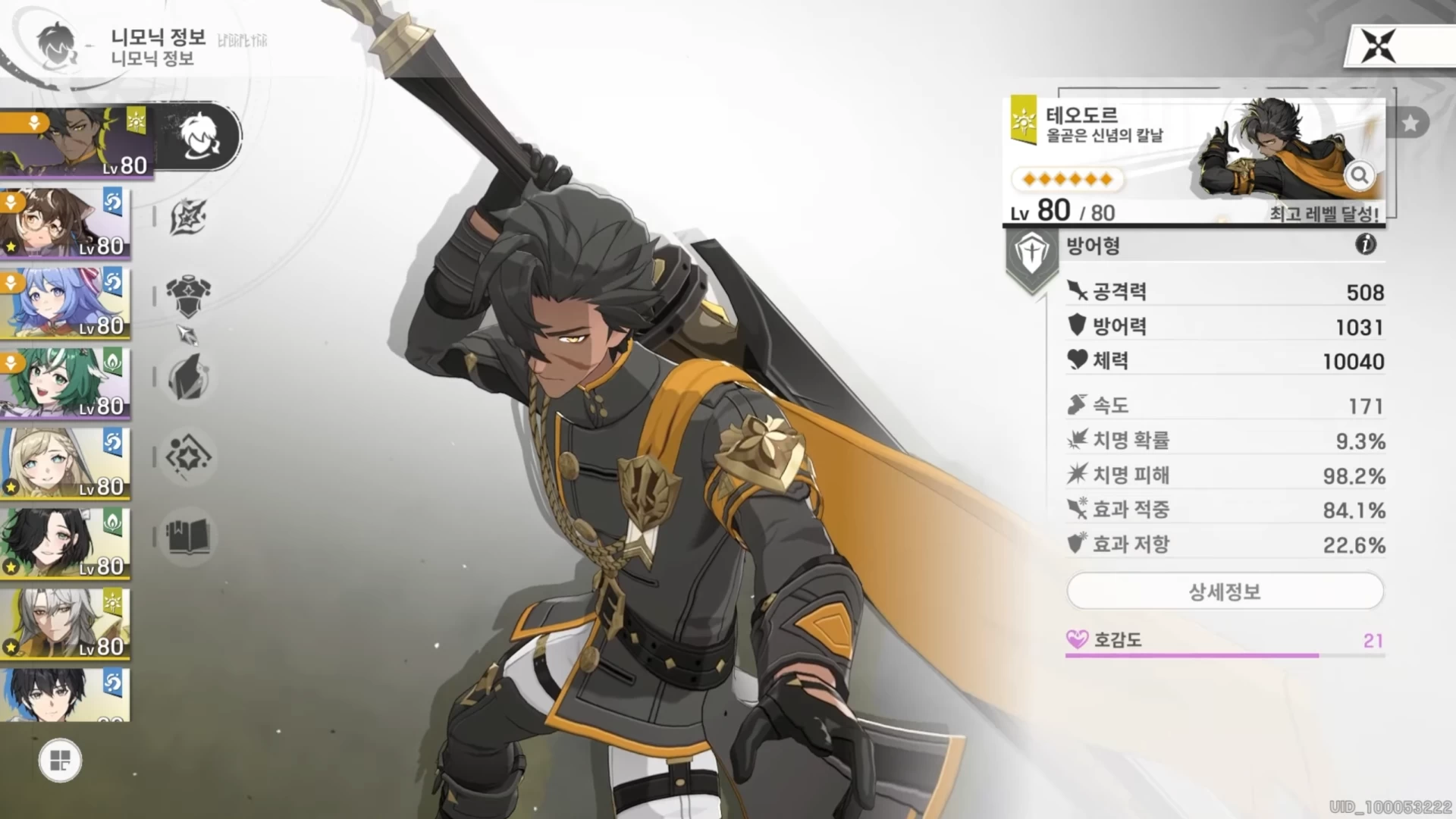Select the silver-haired character portrait

pyautogui.click(x=65, y=623)
